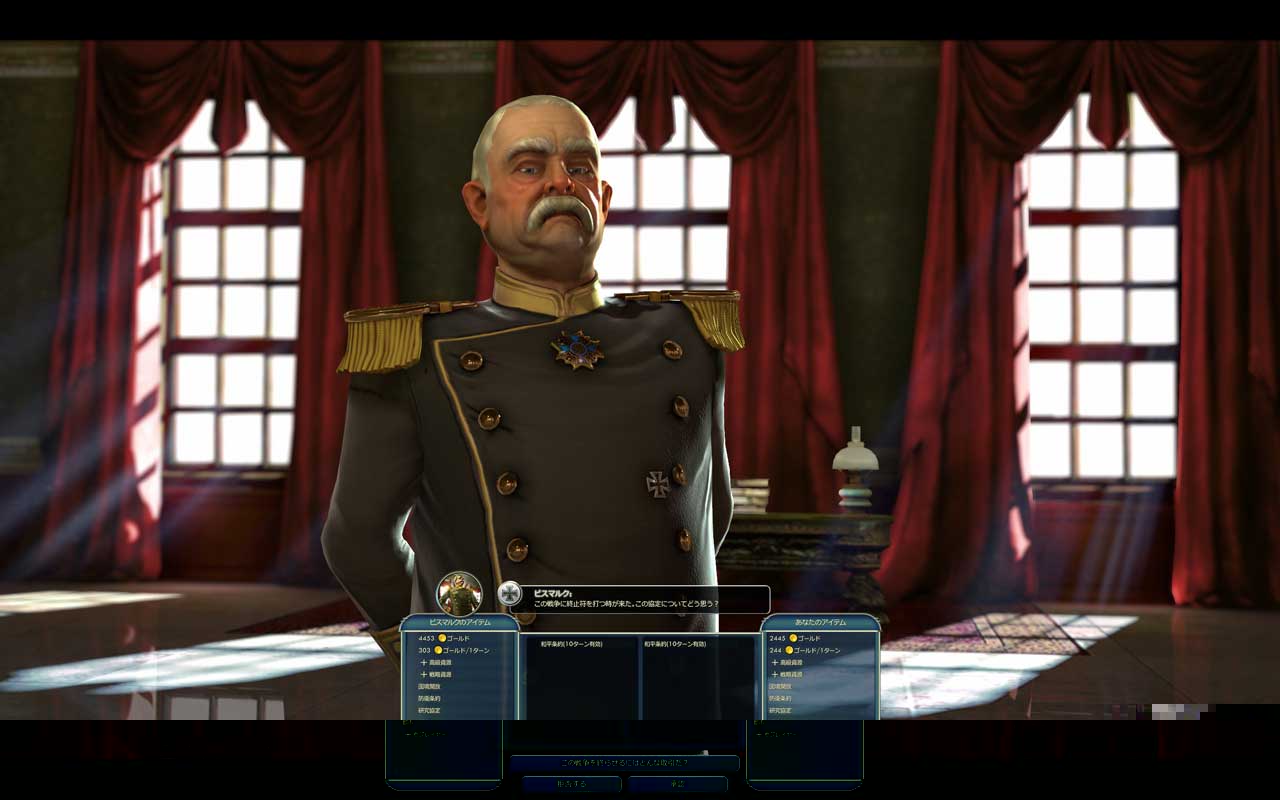Ask what deal would end this war

(624, 763)
